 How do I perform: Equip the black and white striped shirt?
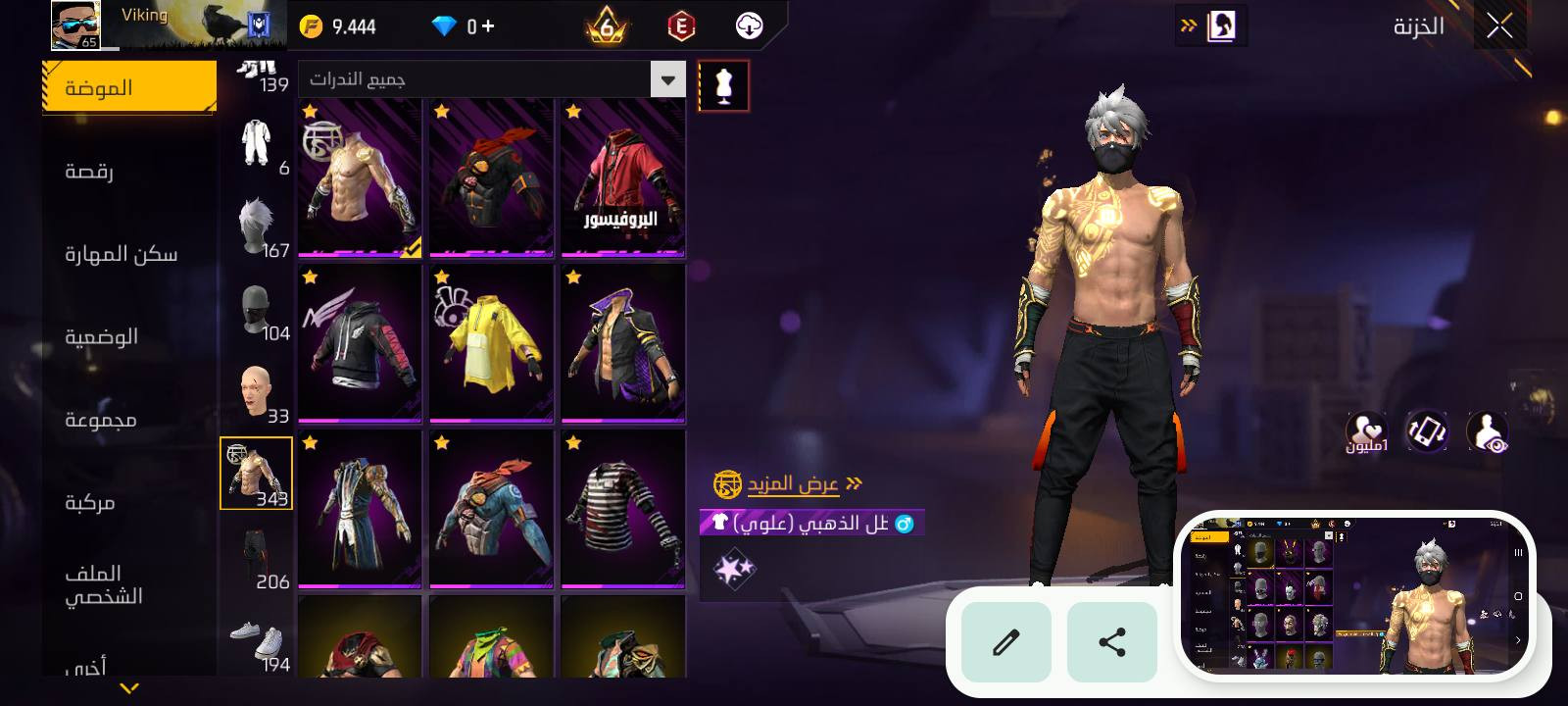[x=622, y=509]
